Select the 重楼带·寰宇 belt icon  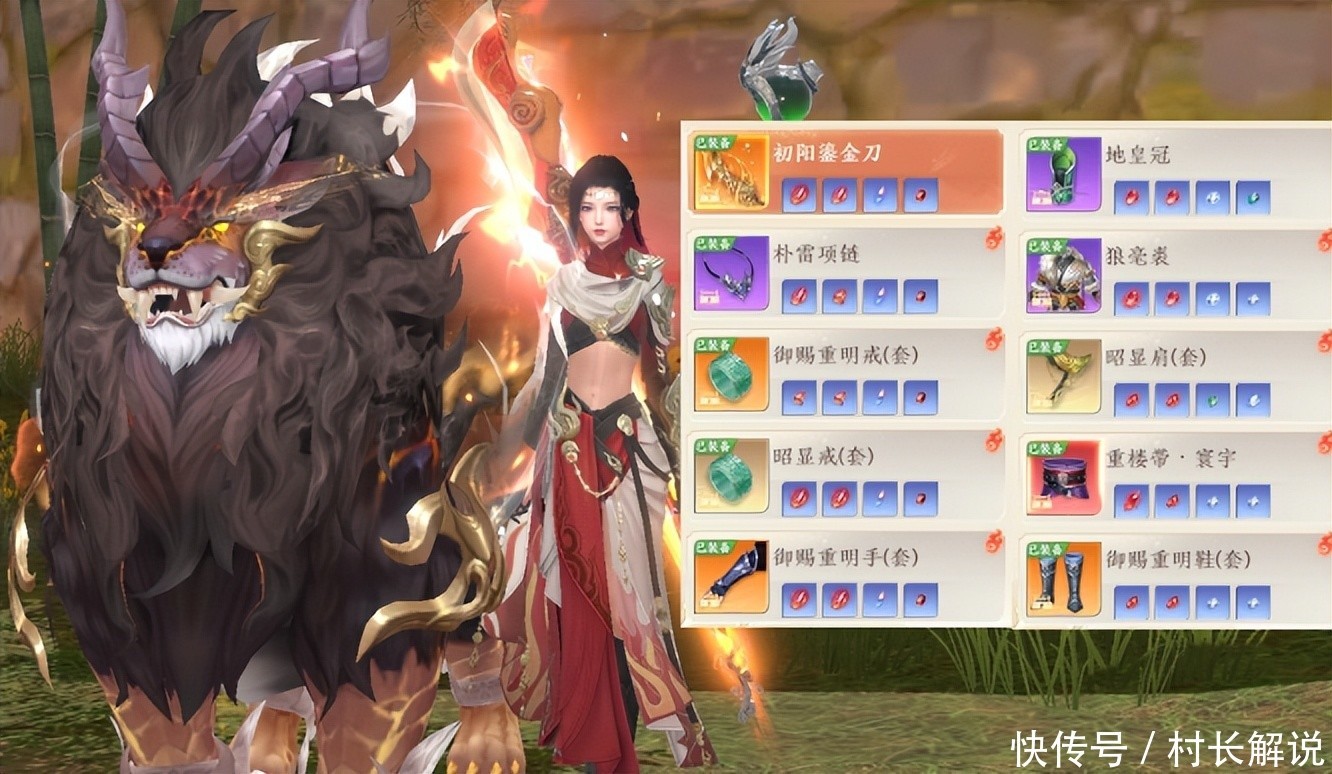coord(1063,479)
